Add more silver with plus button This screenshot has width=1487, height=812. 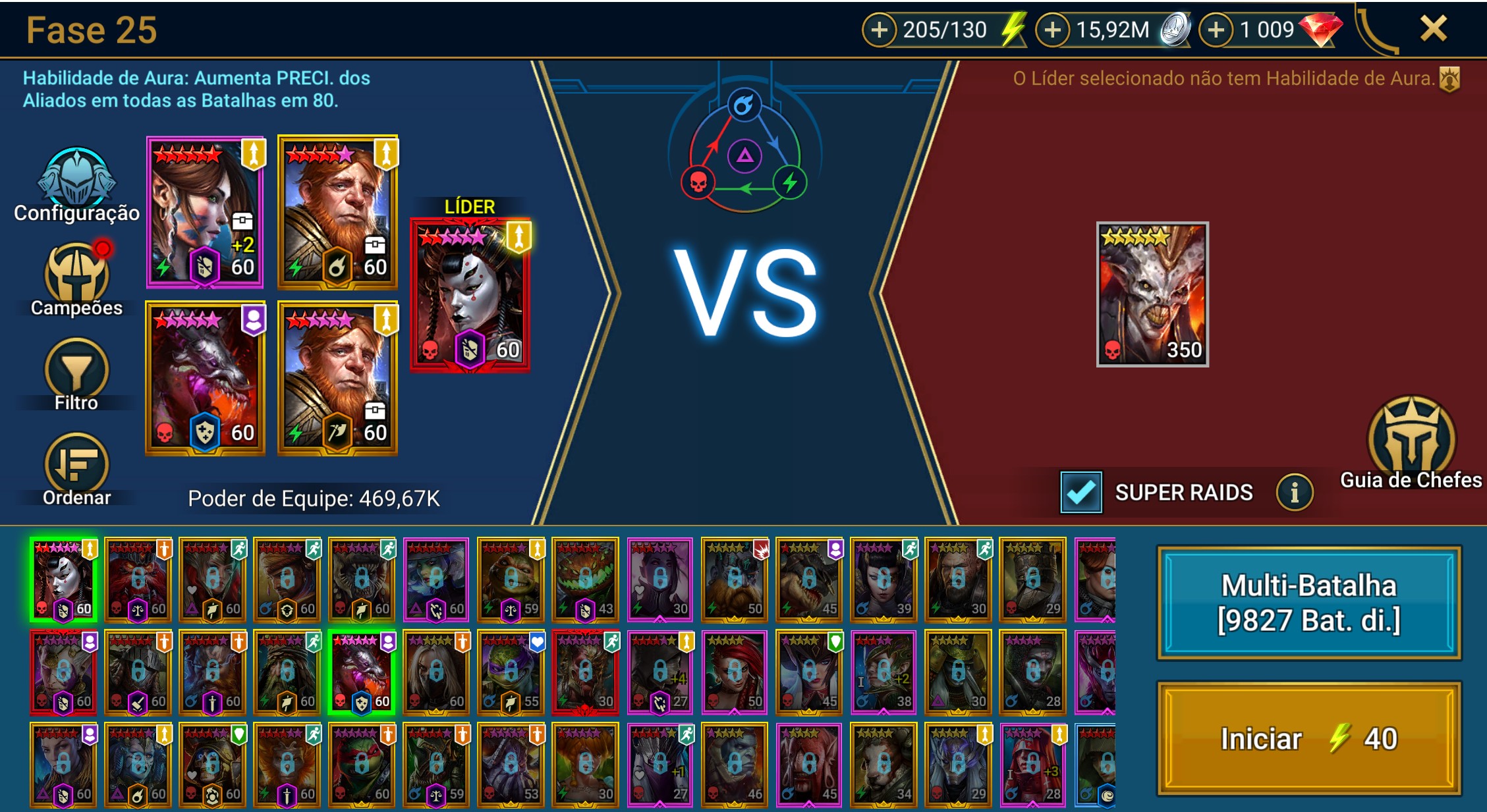click(1053, 30)
